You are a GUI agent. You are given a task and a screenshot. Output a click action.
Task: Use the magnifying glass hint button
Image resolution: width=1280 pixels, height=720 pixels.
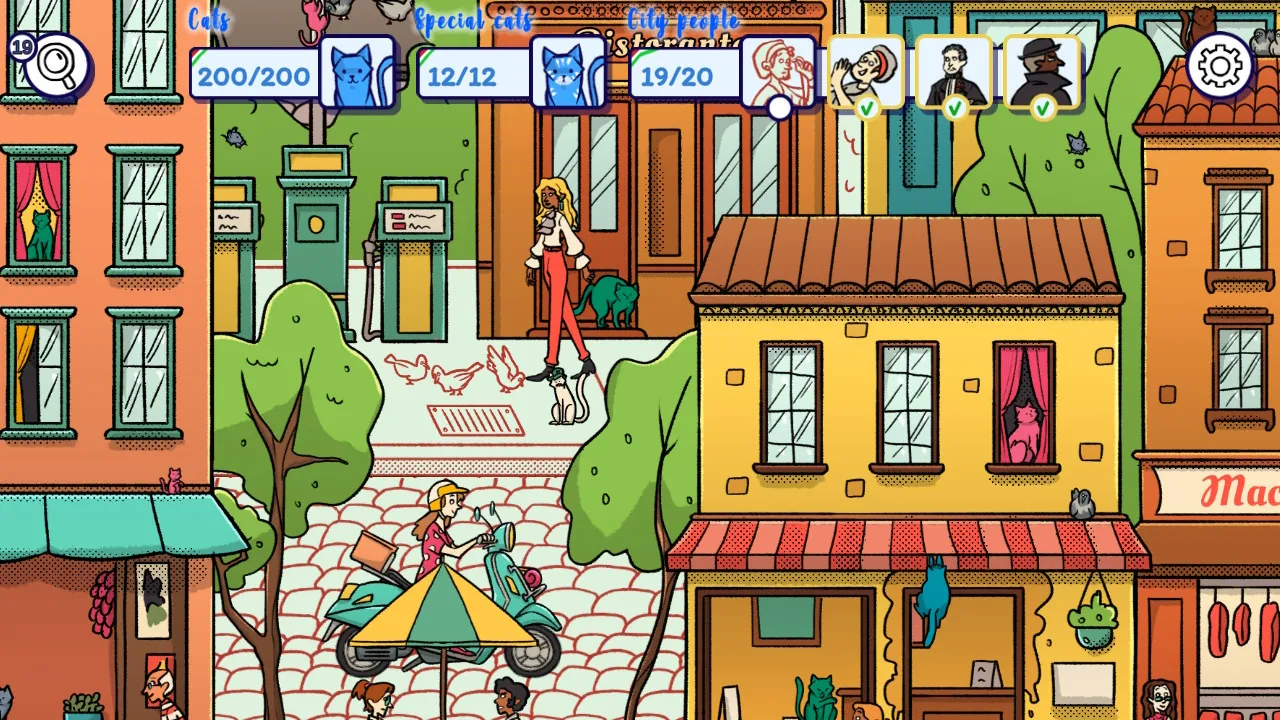57,67
